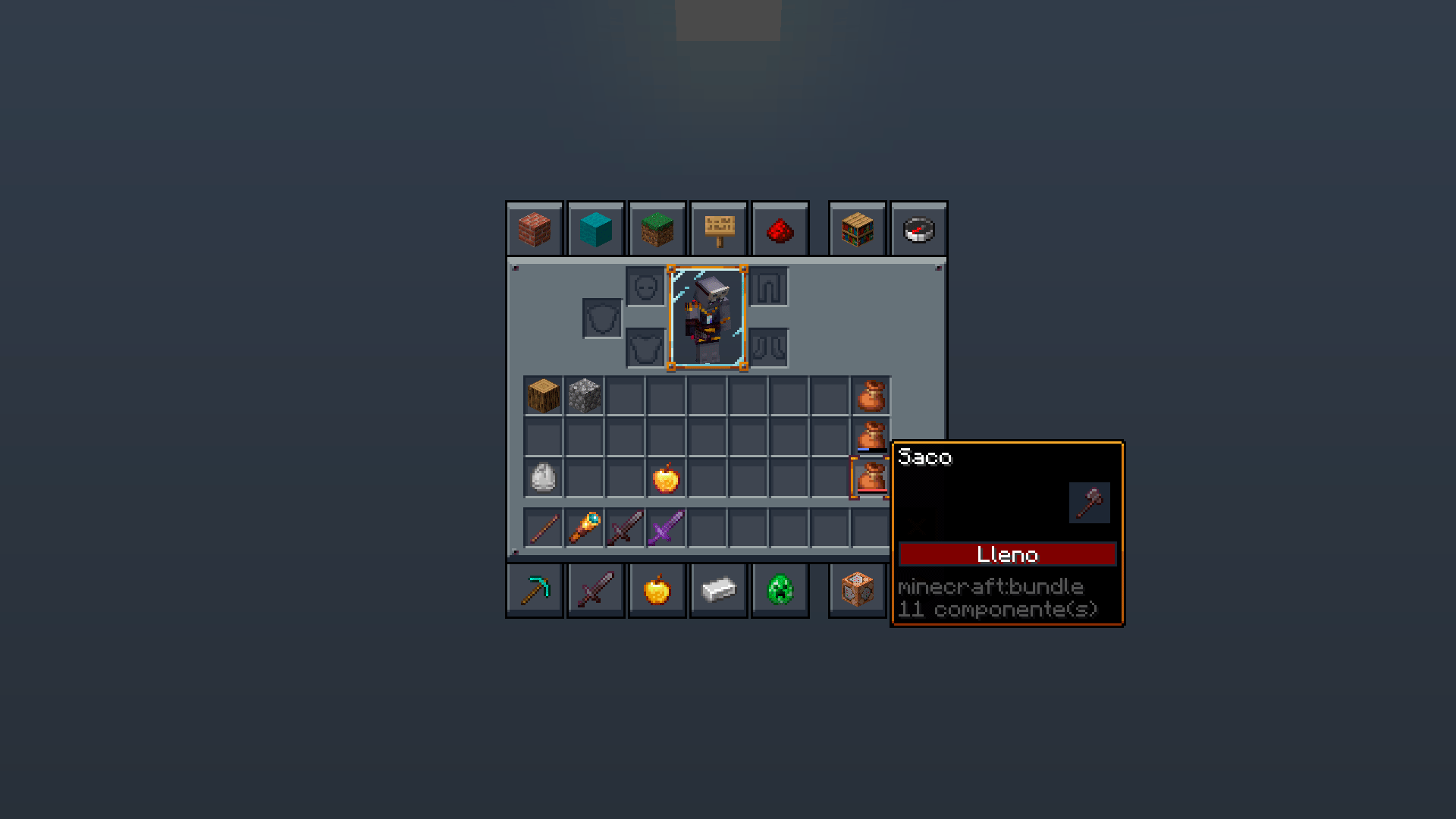The image size is (1456, 819).
Task: Select the grass block tab icon
Action: point(657,230)
